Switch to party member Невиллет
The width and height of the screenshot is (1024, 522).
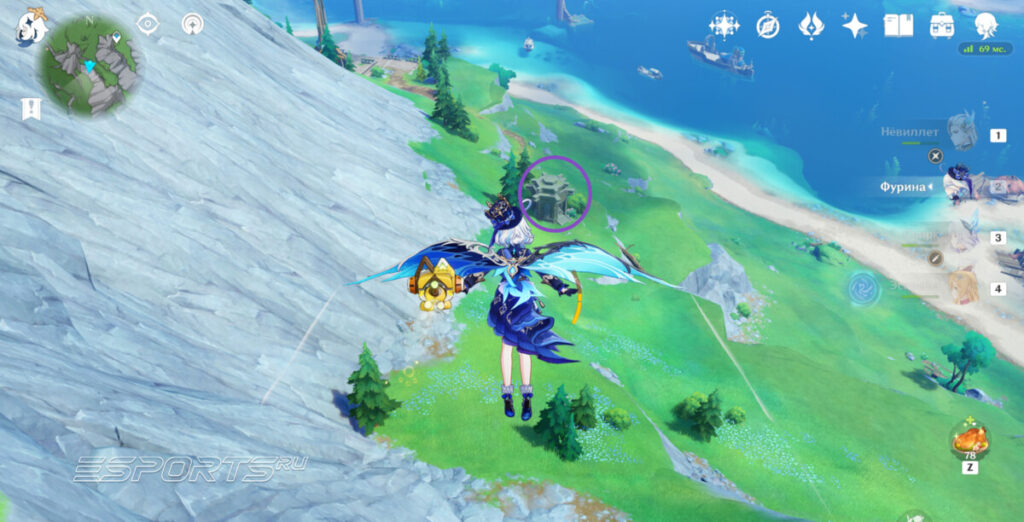pos(962,133)
